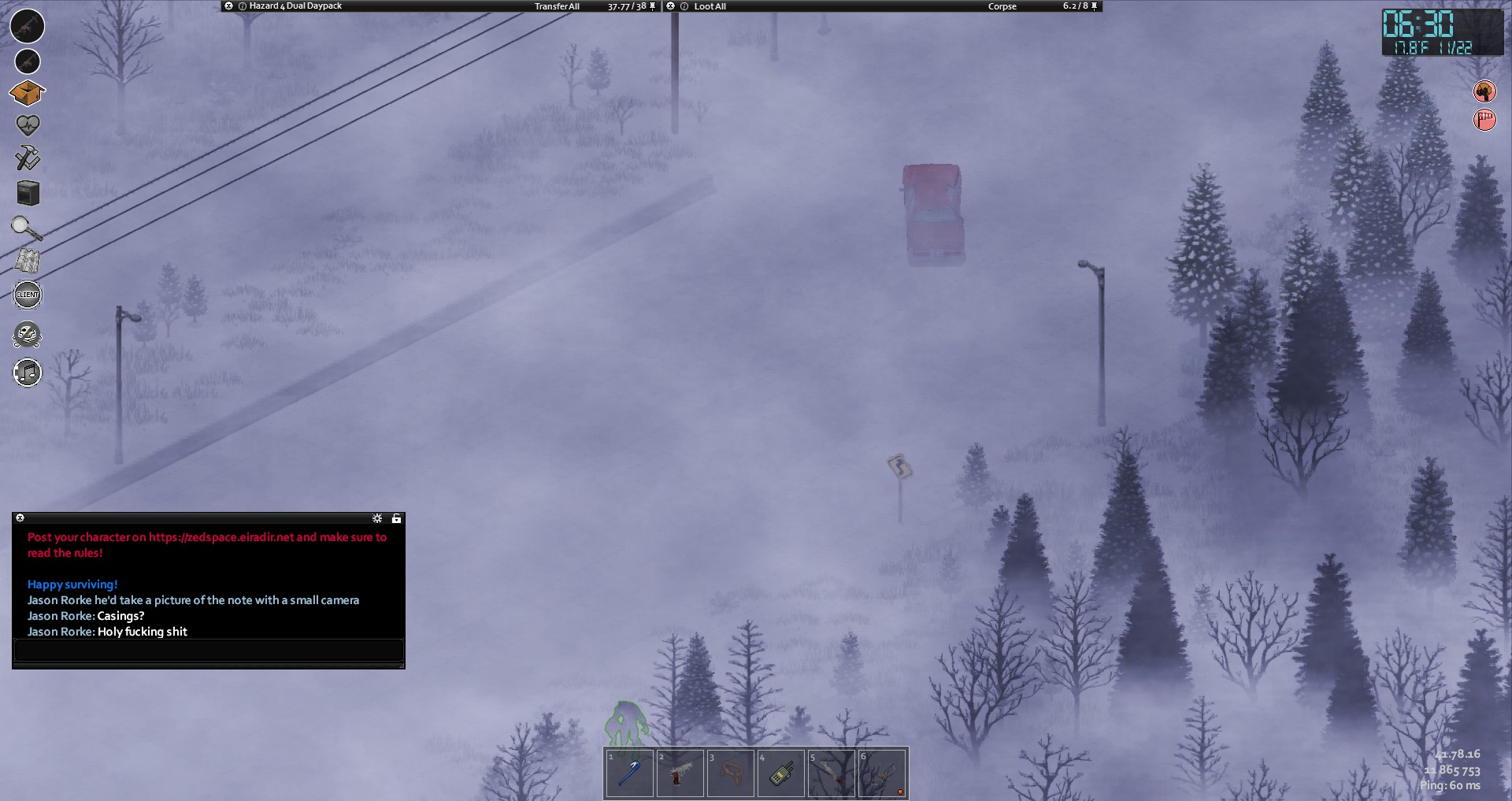Viewport: 1512px width, 801px height.
Task: Click the skull and crossbones icon
Action: point(28,336)
